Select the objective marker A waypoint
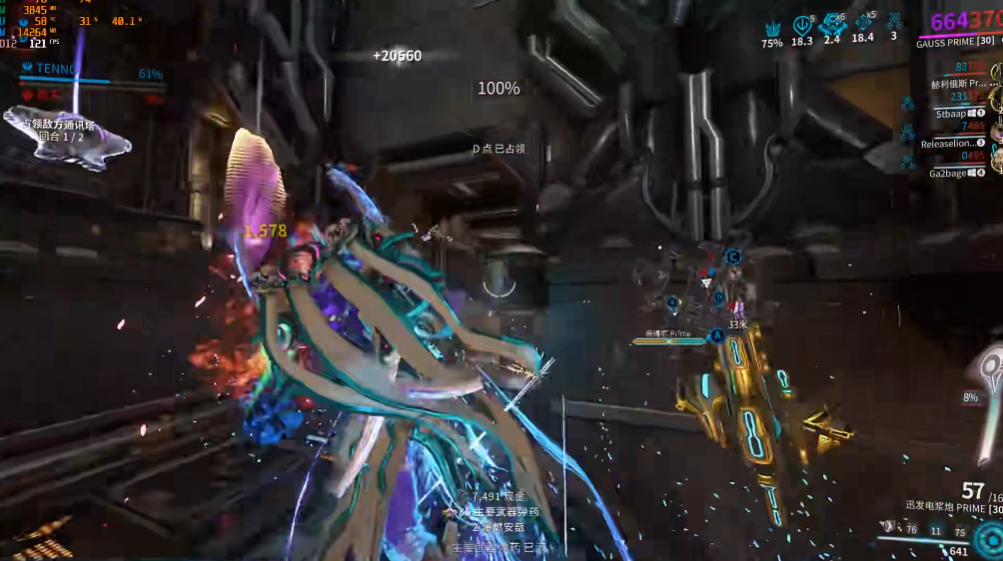 (x=717, y=337)
